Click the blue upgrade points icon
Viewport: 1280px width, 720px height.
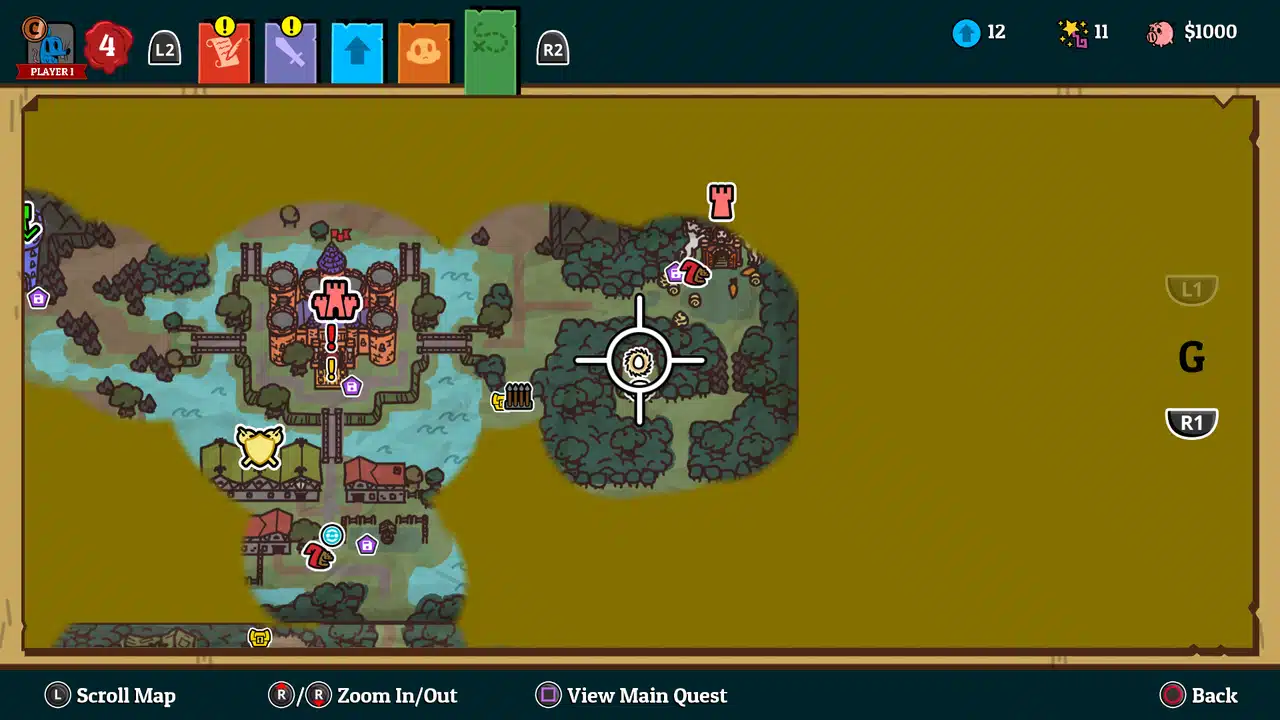965,32
